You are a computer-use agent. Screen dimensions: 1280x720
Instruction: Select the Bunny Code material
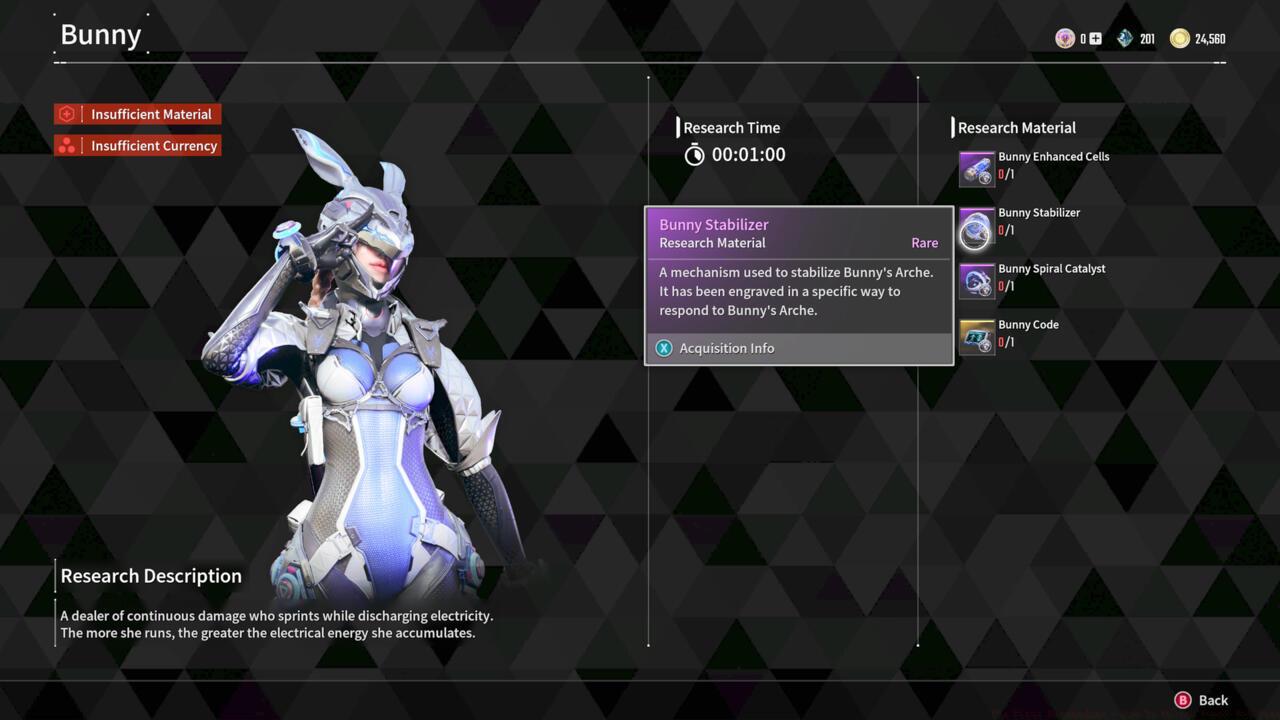pyautogui.click(x=977, y=337)
